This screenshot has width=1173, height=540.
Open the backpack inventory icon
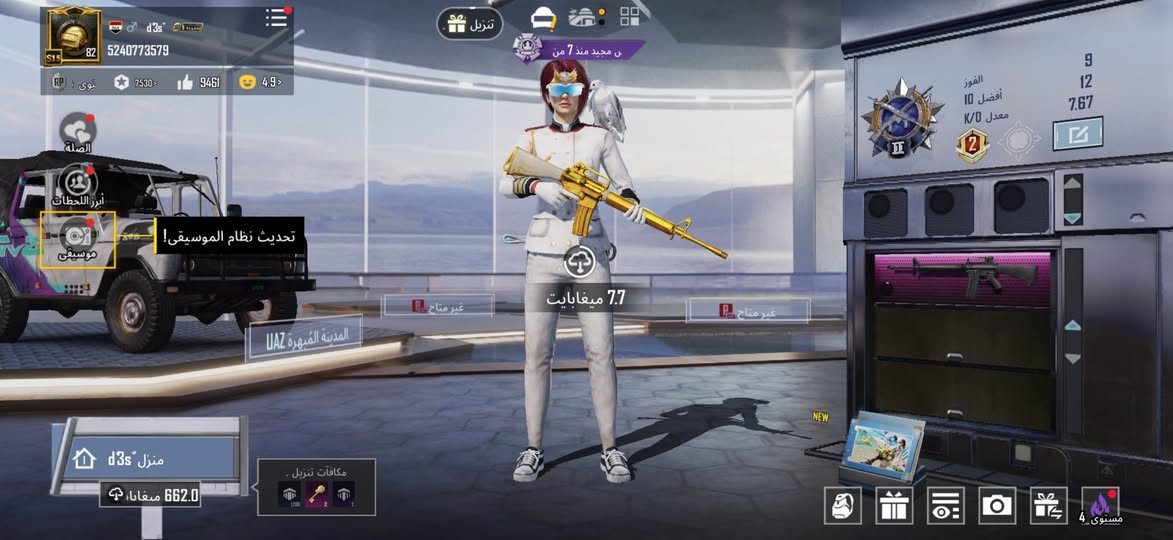pyautogui.click(x=842, y=505)
